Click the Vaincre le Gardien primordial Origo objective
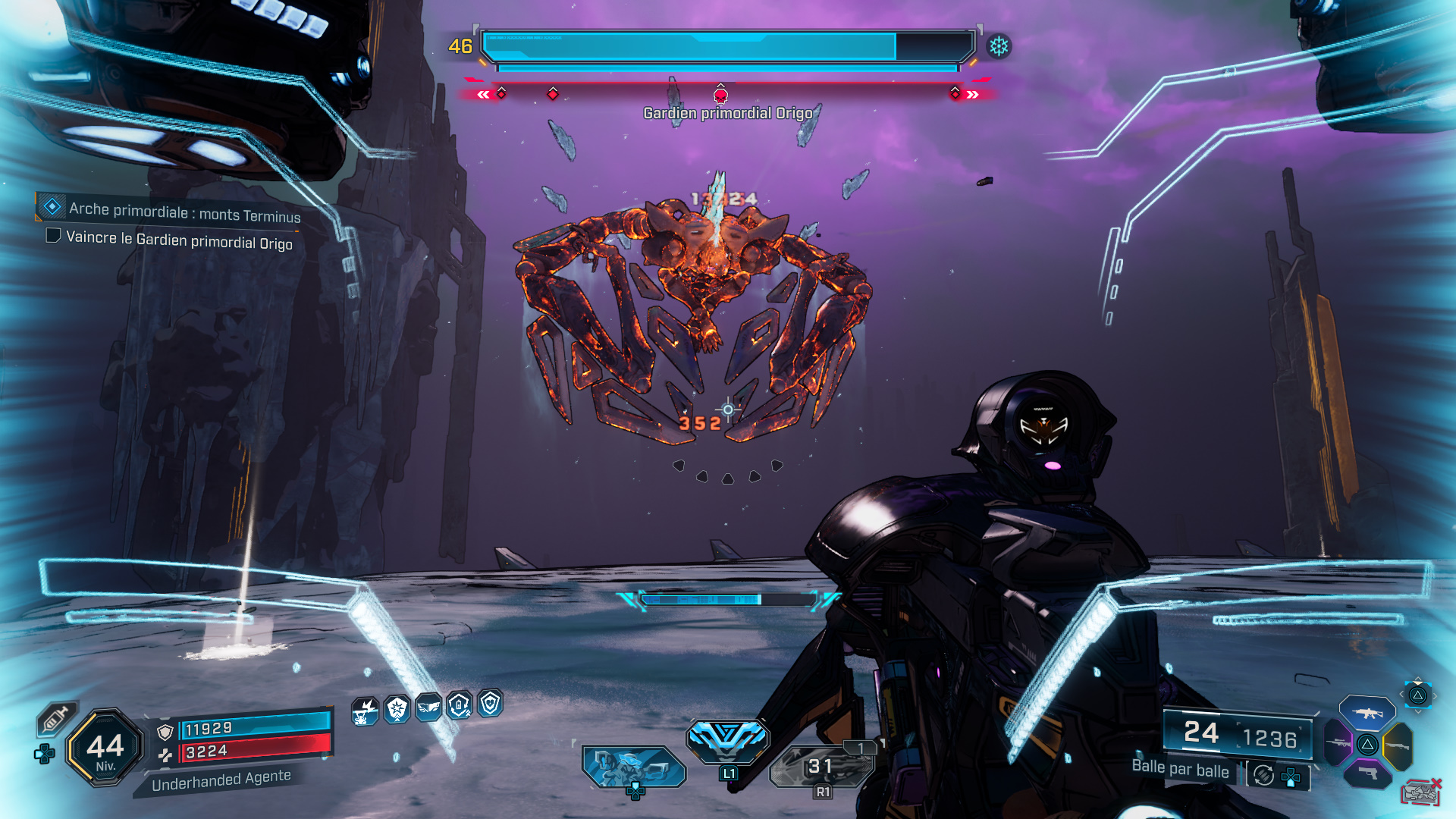This screenshot has width=1456, height=819. point(179,240)
